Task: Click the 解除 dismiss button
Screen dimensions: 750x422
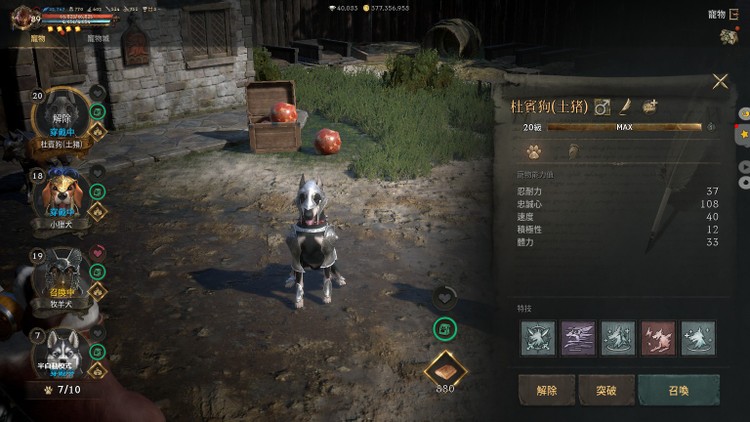Action: 548,390
